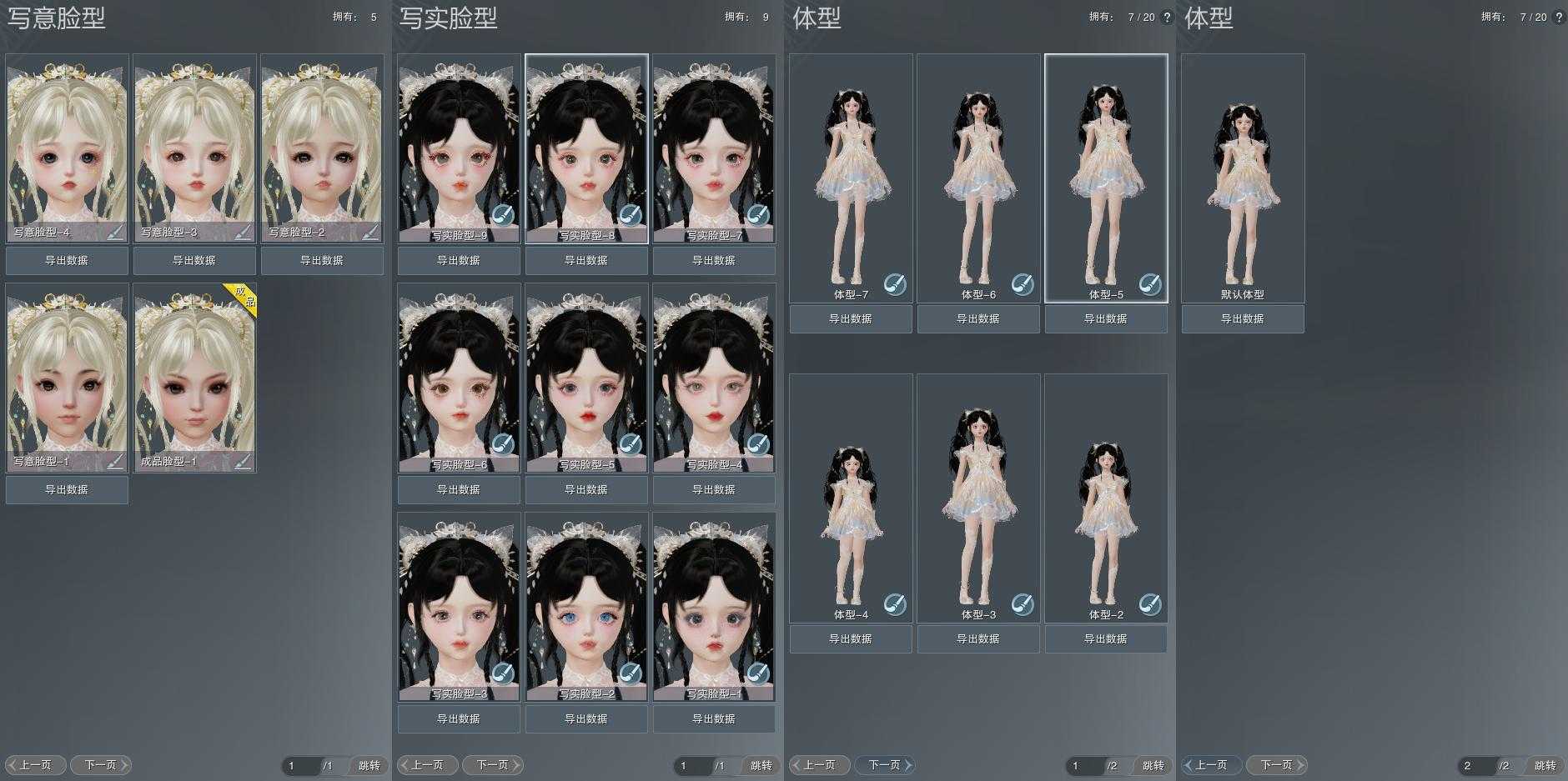Export data for 写意脸型-3

click(x=194, y=261)
